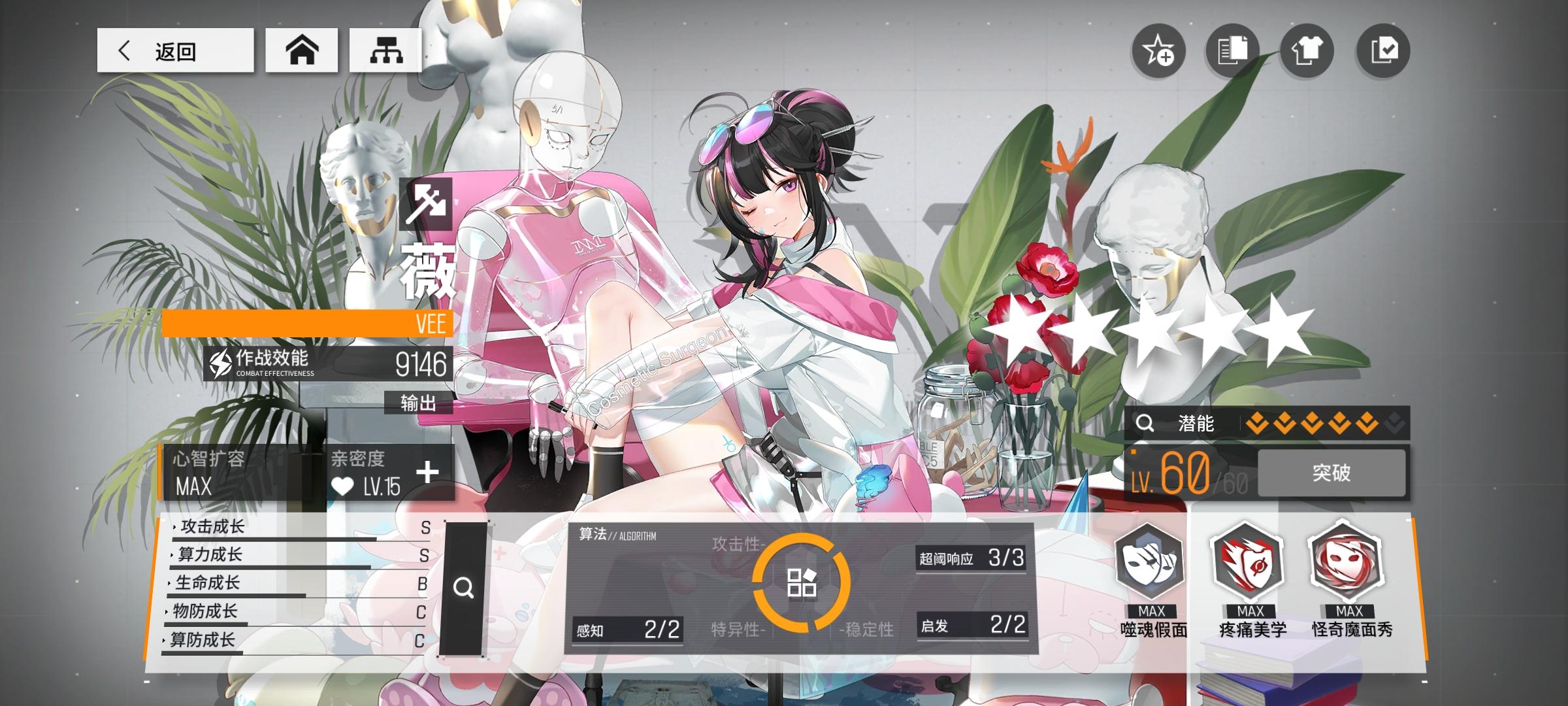The height and width of the screenshot is (706, 1568).
Task: Click the 返回 back button
Action: [175, 50]
